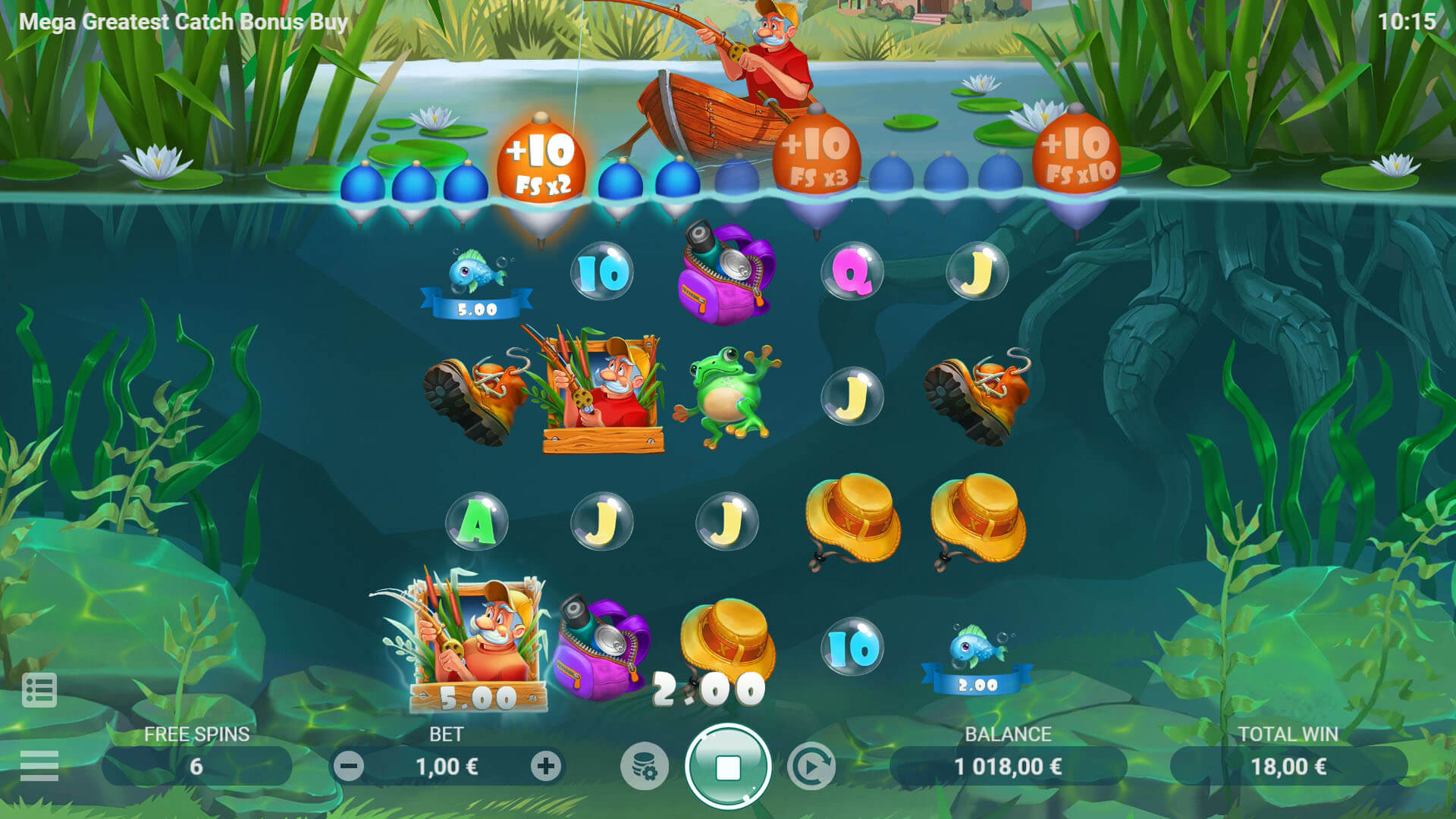Stop the spin with the square button
Image resolution: width=1456 pixels, height=819 pixels.
[x=727, y=767]
